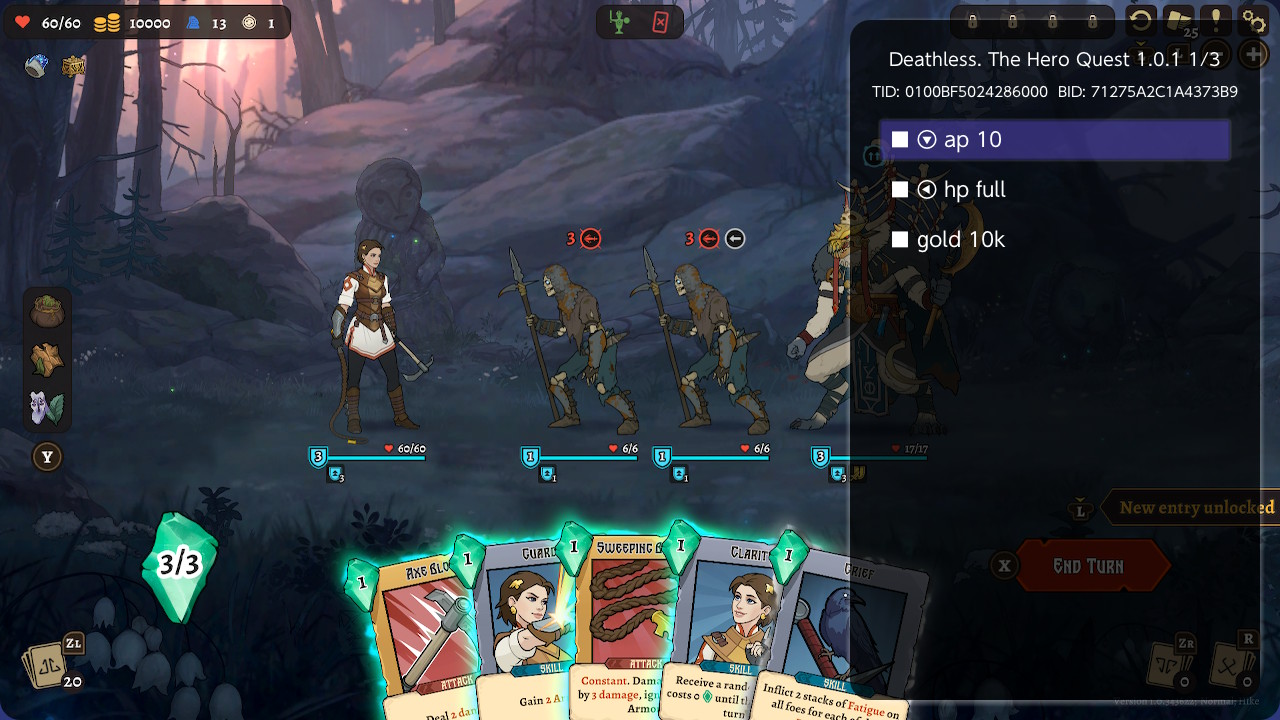Open the card deck icon showing 25

coord(1178,21)
